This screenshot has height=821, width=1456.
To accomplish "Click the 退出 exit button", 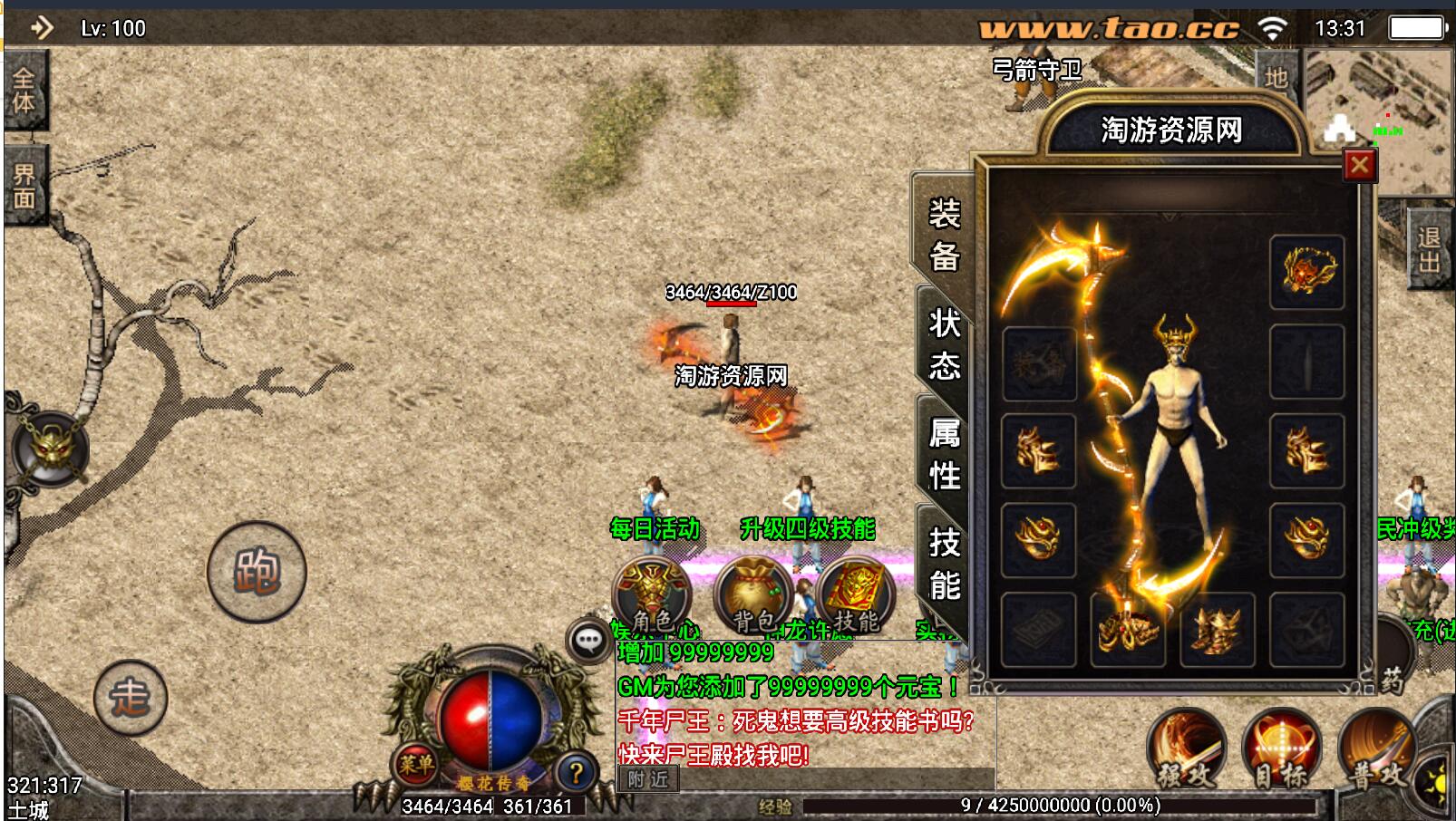I will [x=1429, y=249].
